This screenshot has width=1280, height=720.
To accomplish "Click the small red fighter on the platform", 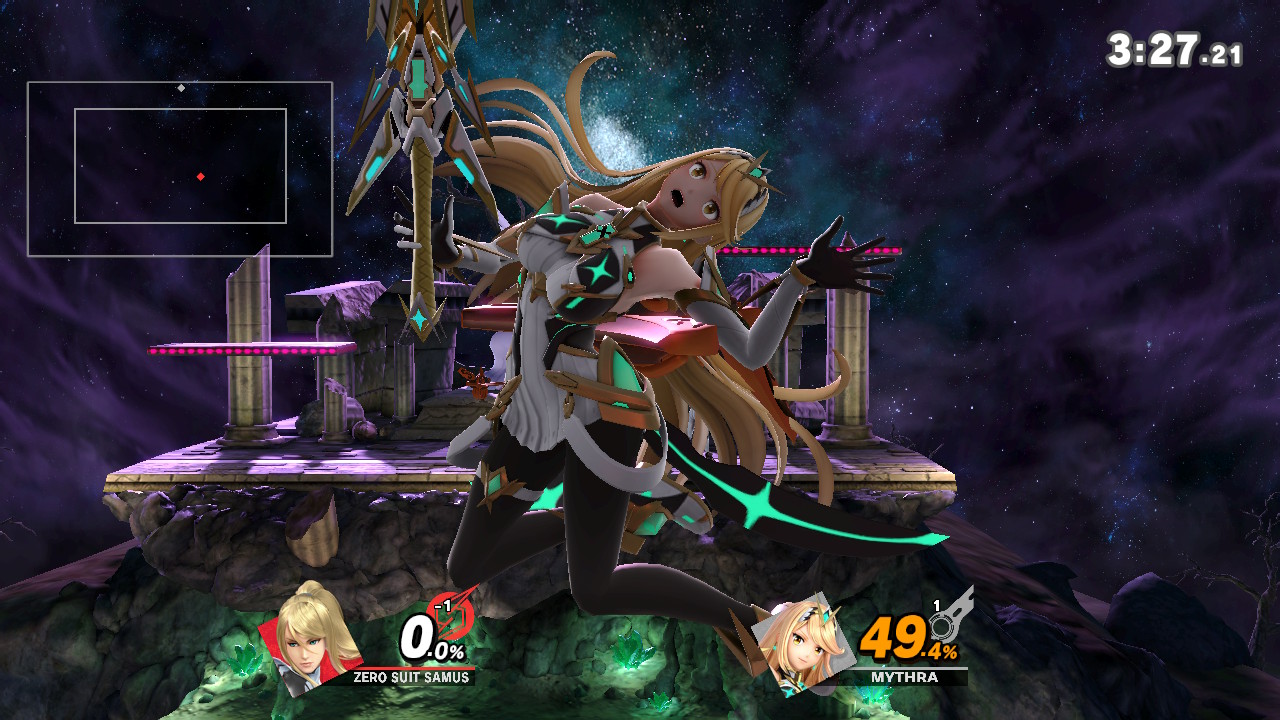I will pyautogui.click(x=477, y=381).
